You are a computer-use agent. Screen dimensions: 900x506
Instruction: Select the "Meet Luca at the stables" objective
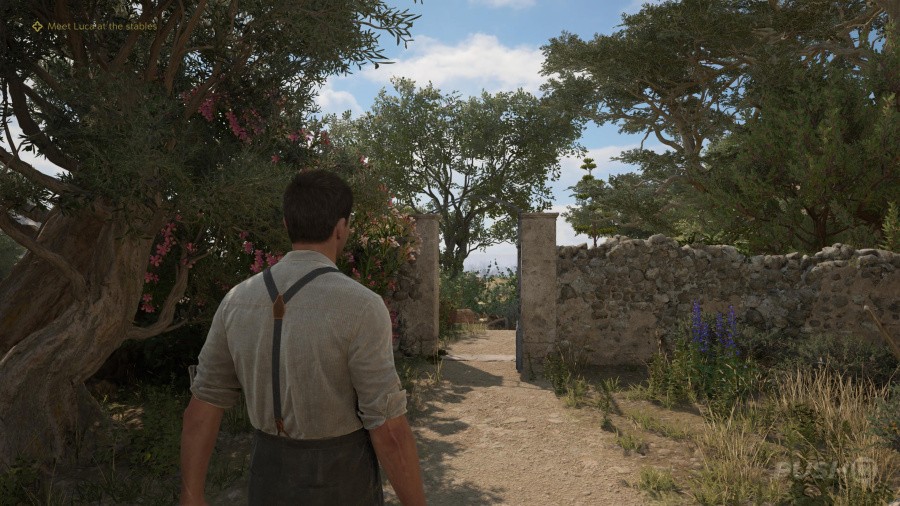[101, 27]
